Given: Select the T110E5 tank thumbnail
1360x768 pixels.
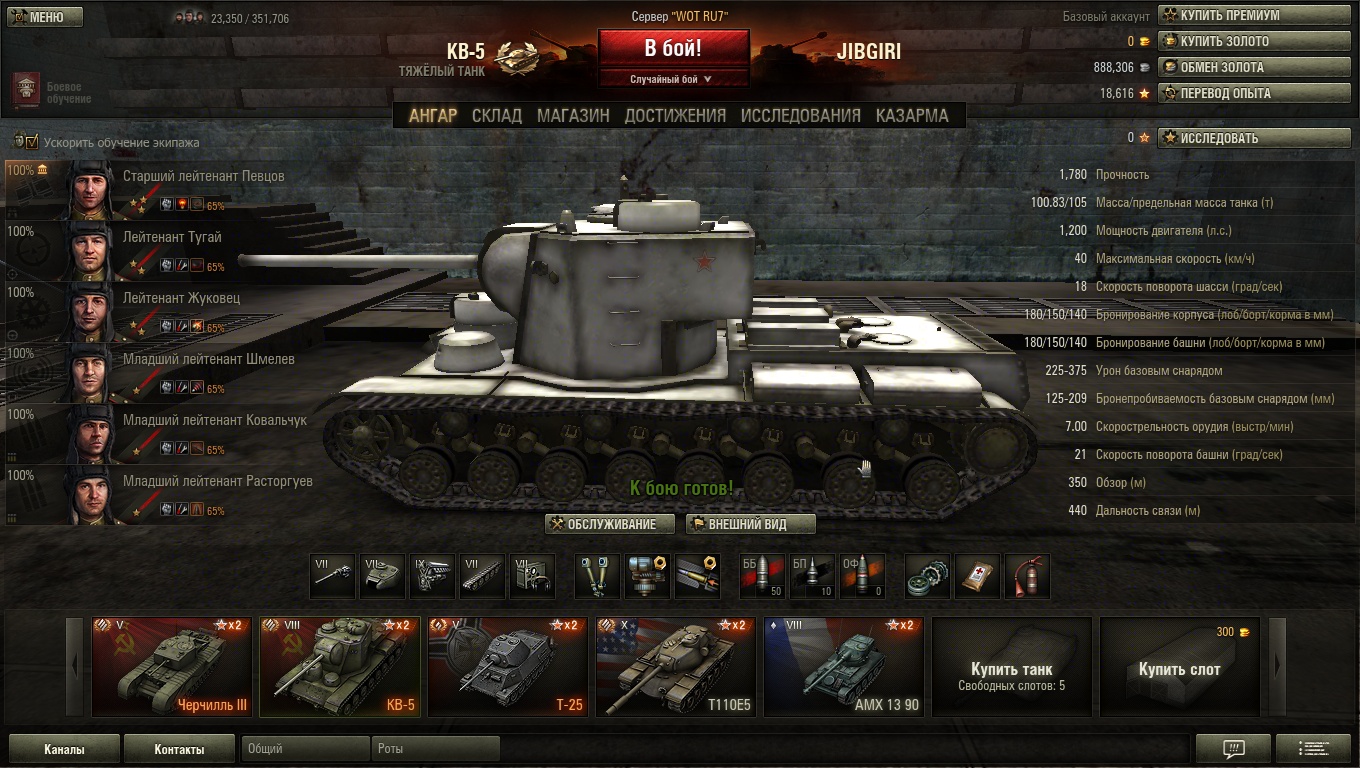Looking at the screenshot, I should pos(676,667).
